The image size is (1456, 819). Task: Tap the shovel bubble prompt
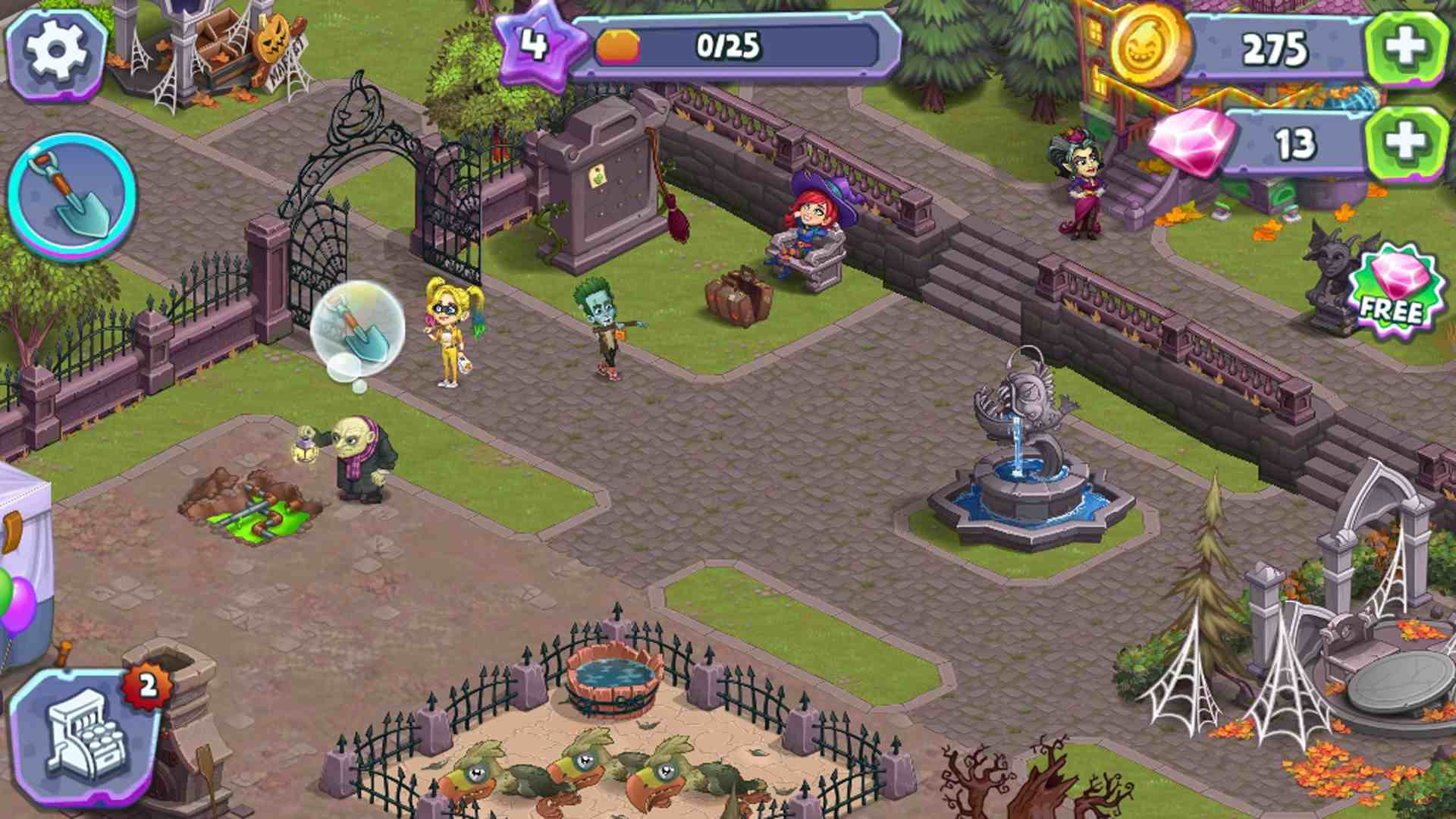click(357, 327)
